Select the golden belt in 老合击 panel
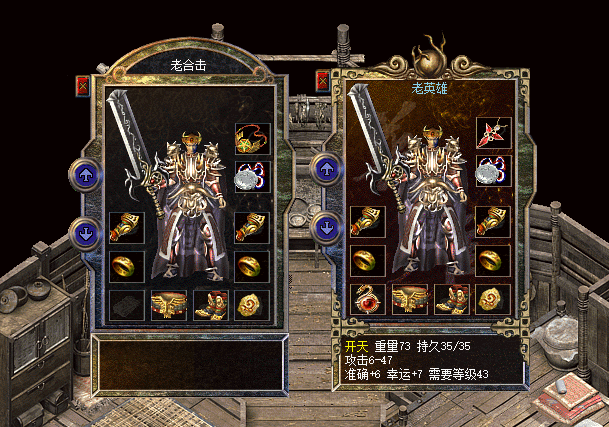 pos(169,304)
